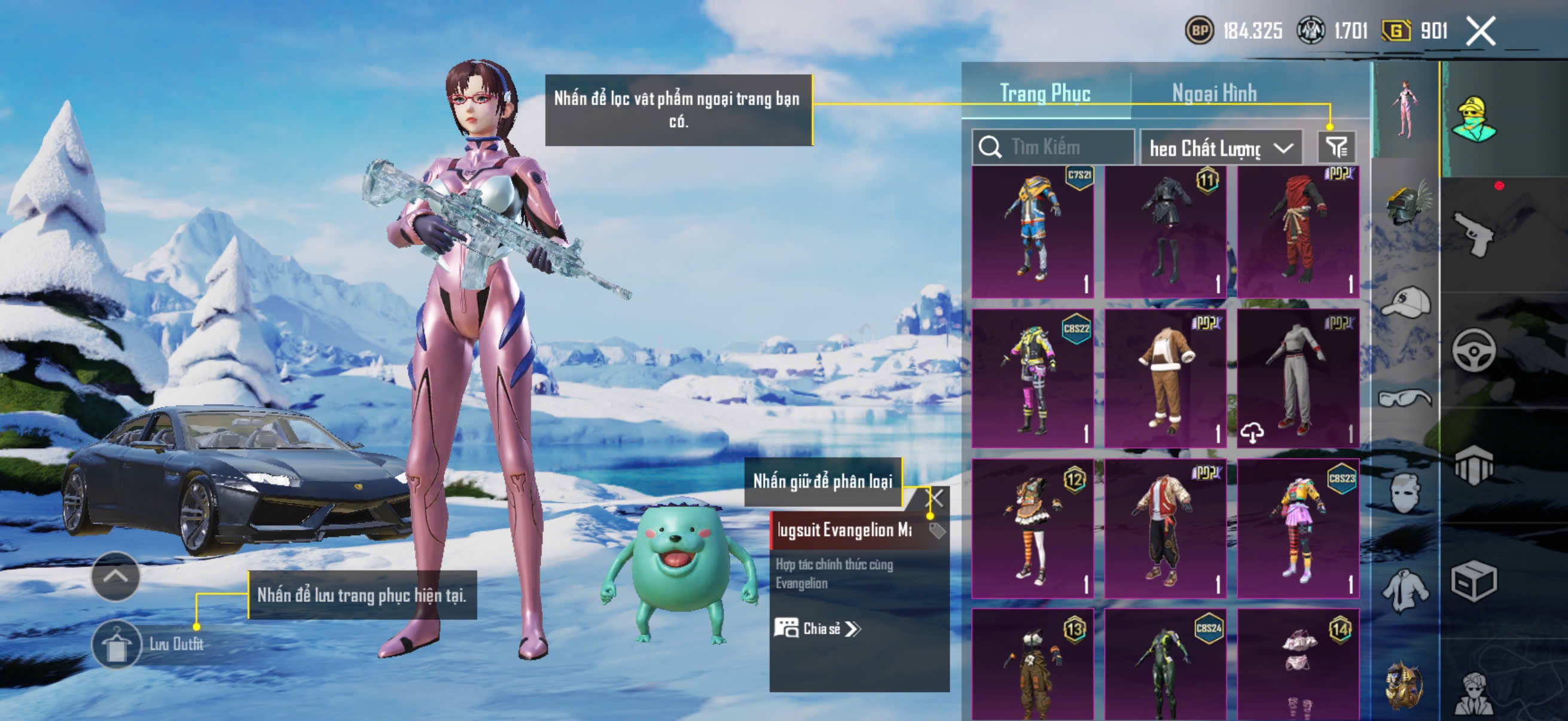Viewport: 1568px width, 721px height.
Task: Select the C7S21 blue and yellow outfit
Action: pyautogui.click(x=1032, y=231)
